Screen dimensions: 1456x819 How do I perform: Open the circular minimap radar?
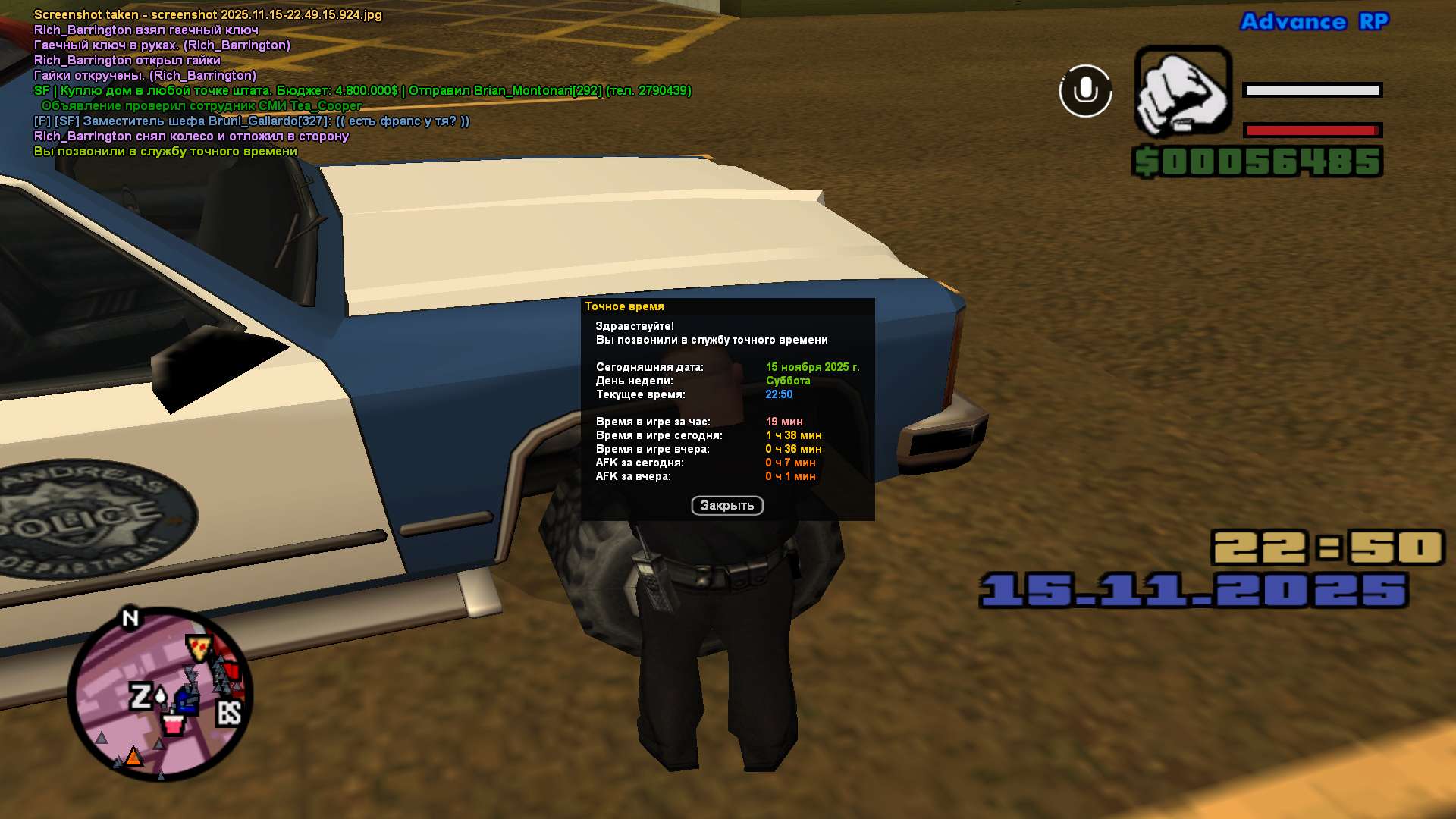click(x=160, y=694)
